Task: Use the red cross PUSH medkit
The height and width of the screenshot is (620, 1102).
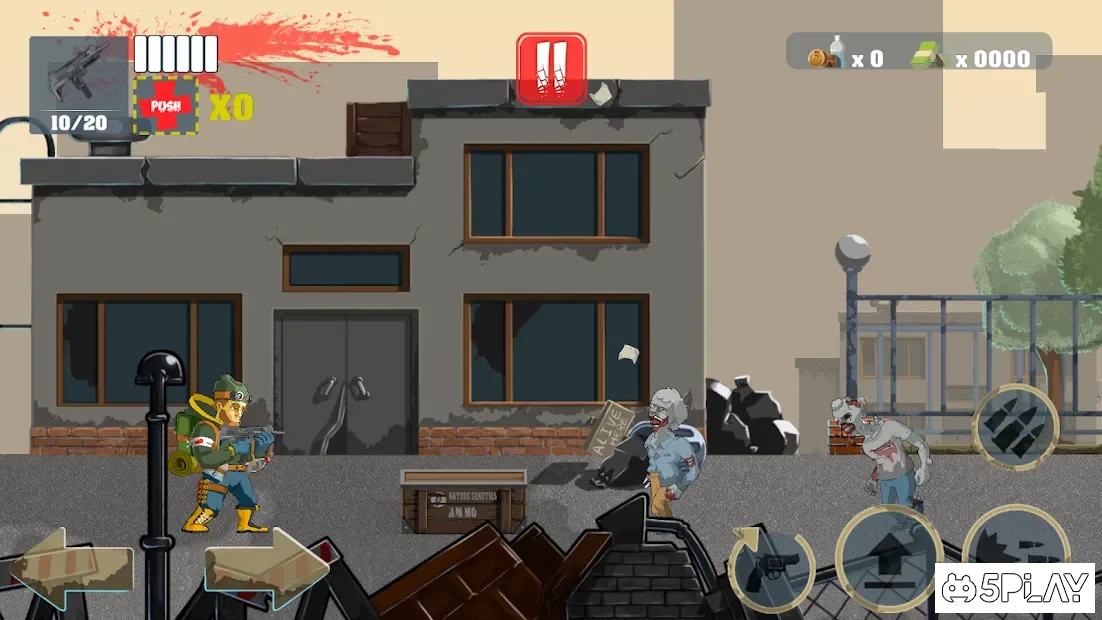Action: click(166, 105)
